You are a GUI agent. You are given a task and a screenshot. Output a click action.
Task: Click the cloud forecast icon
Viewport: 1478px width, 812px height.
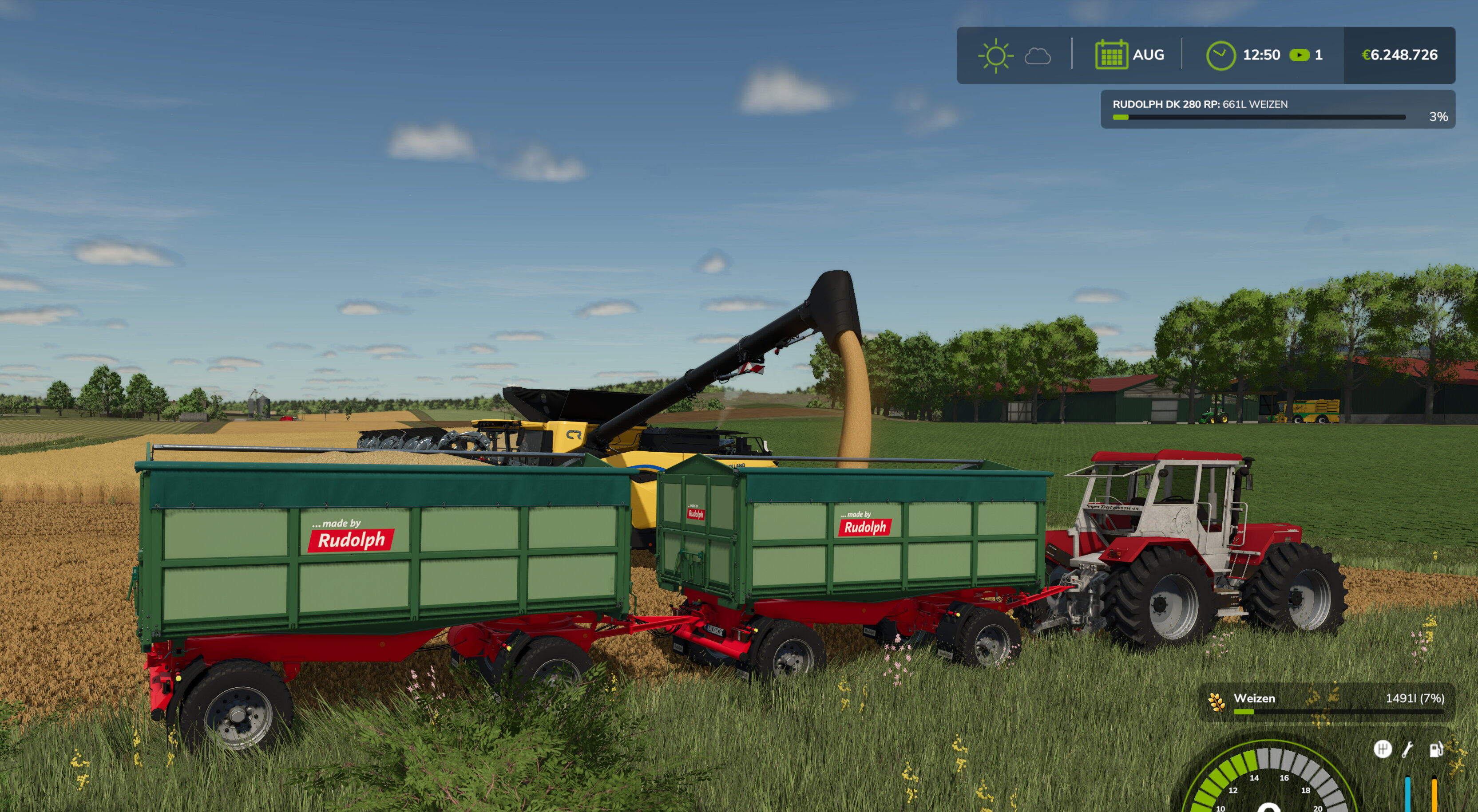(1038, 56)
